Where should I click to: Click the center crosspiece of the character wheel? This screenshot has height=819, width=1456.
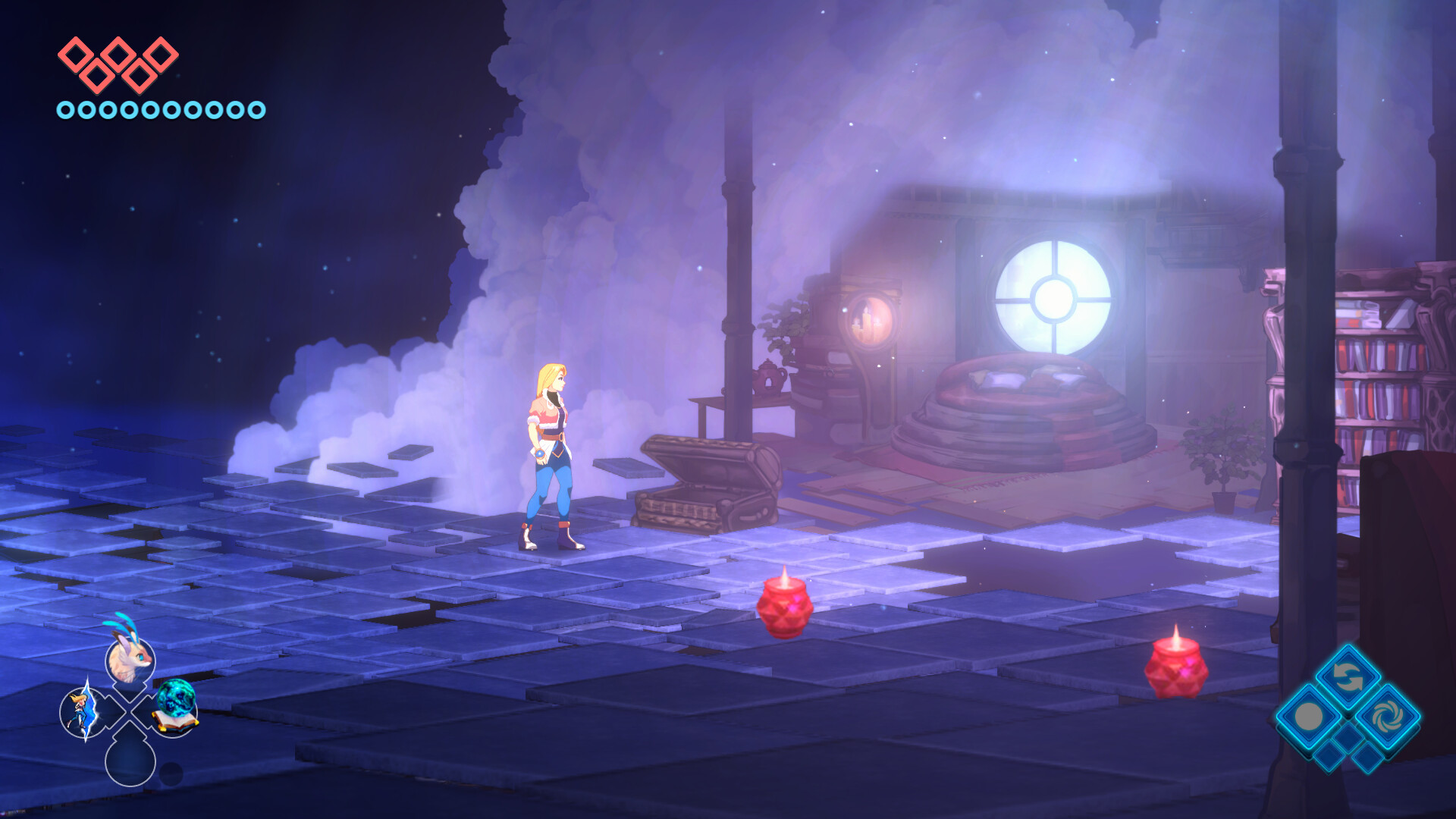pos(129,711)
